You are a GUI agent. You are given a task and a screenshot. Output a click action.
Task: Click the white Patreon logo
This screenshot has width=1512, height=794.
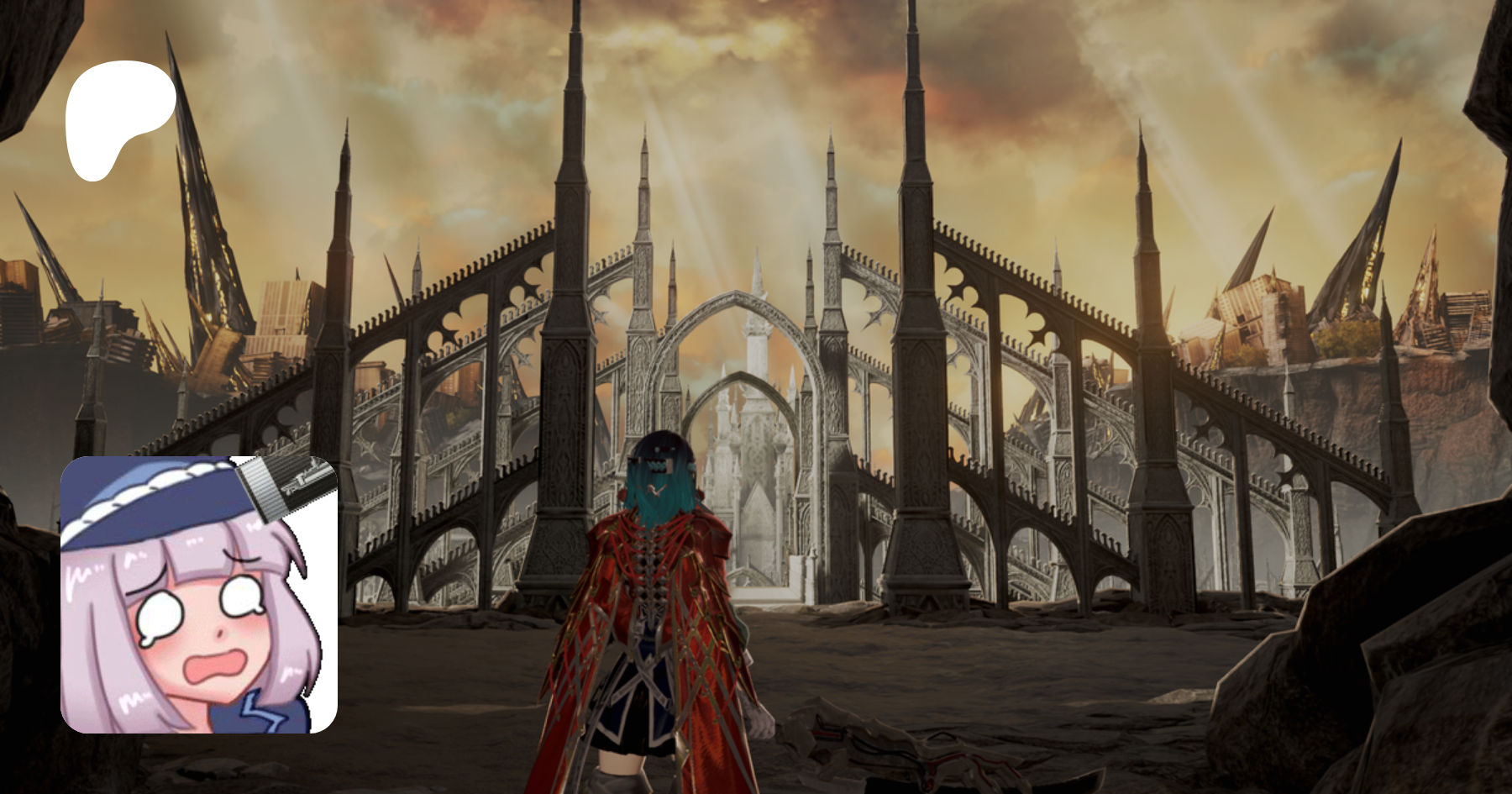pyautogui.click(x=118, y=118)
